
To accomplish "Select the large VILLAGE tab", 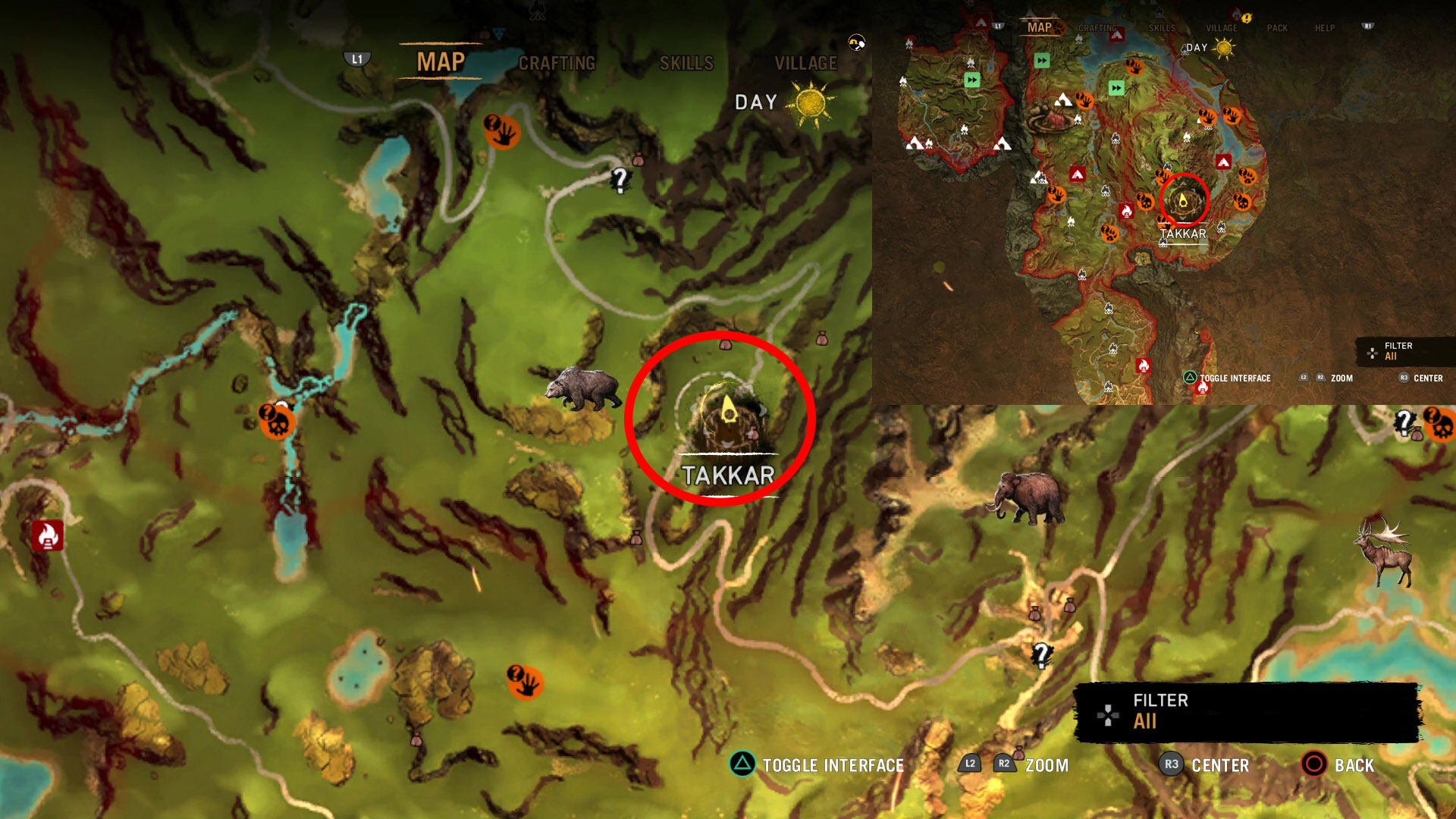I will (805, 64).
